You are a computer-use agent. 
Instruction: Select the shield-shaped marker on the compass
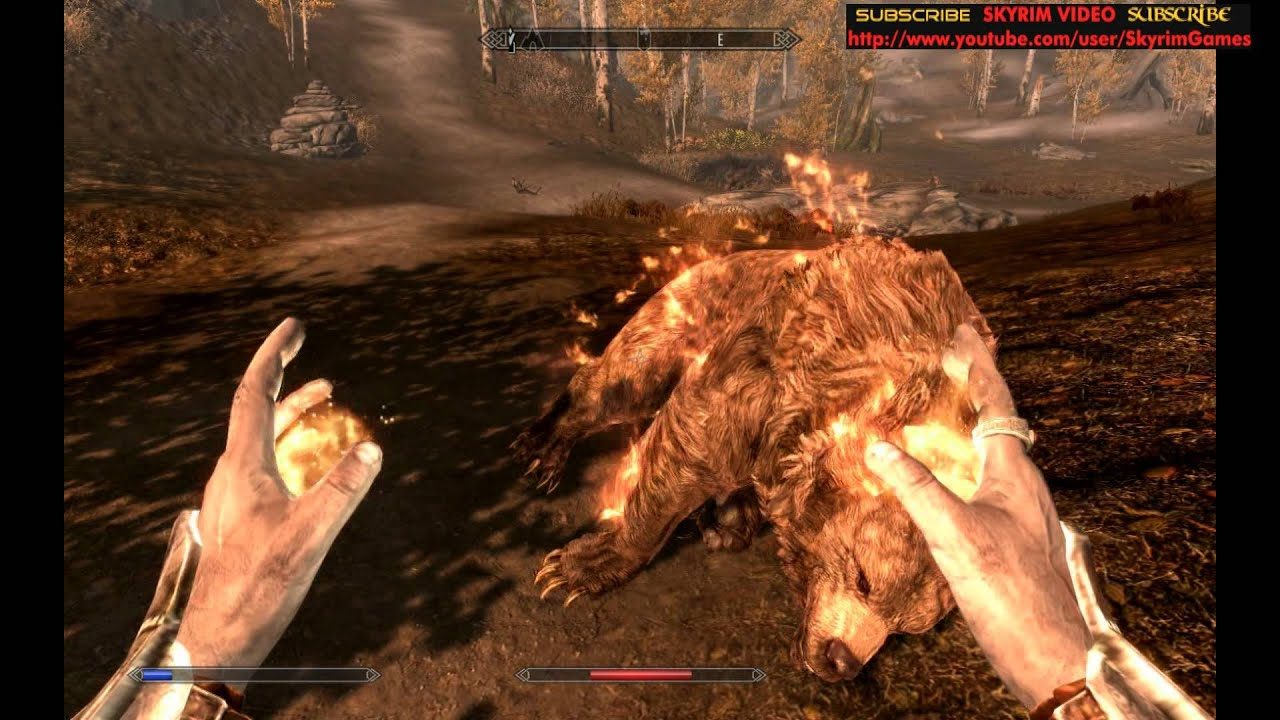click(x=645, y=40)
